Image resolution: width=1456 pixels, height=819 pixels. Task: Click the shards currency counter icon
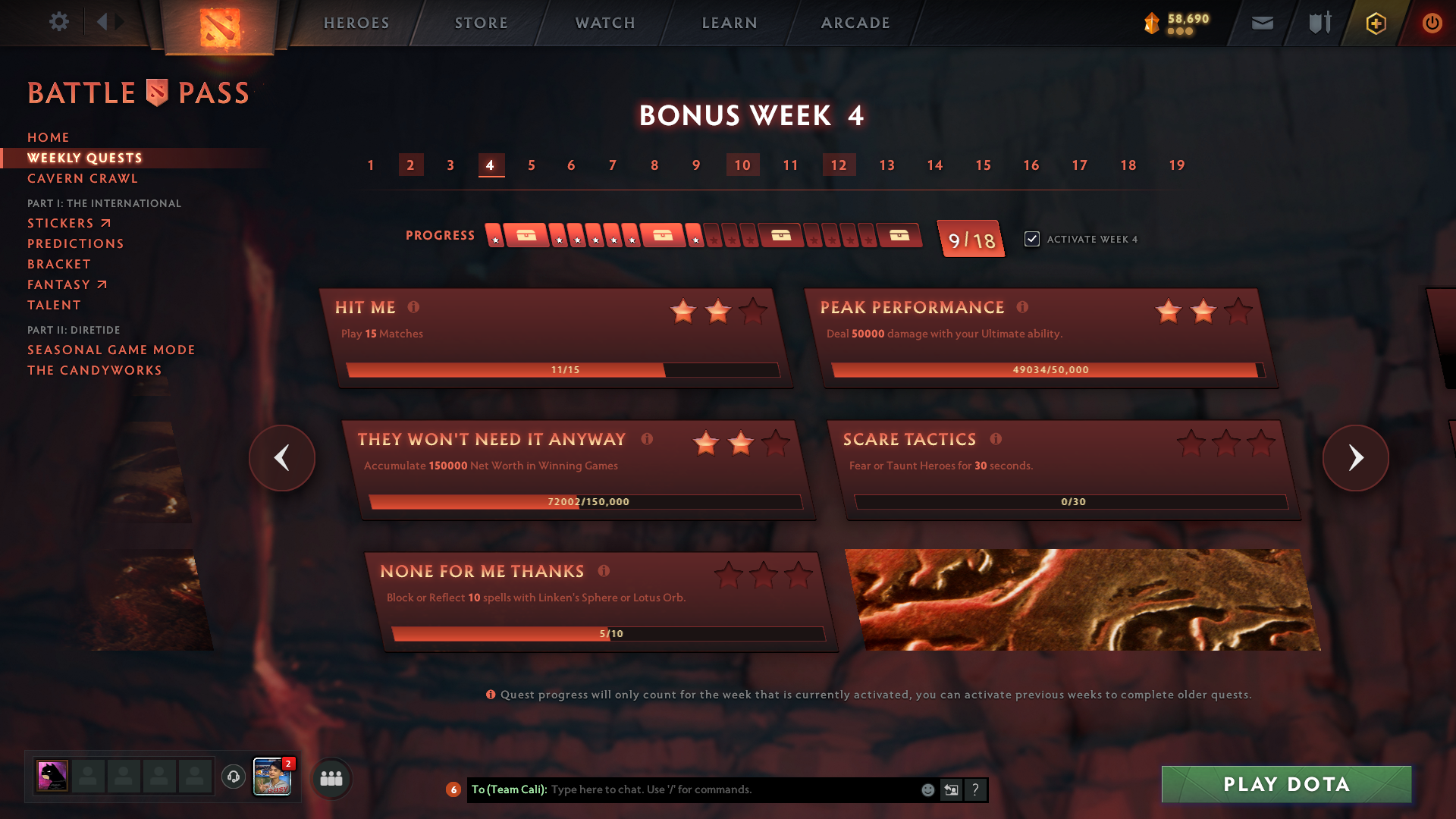(1150, 23)
